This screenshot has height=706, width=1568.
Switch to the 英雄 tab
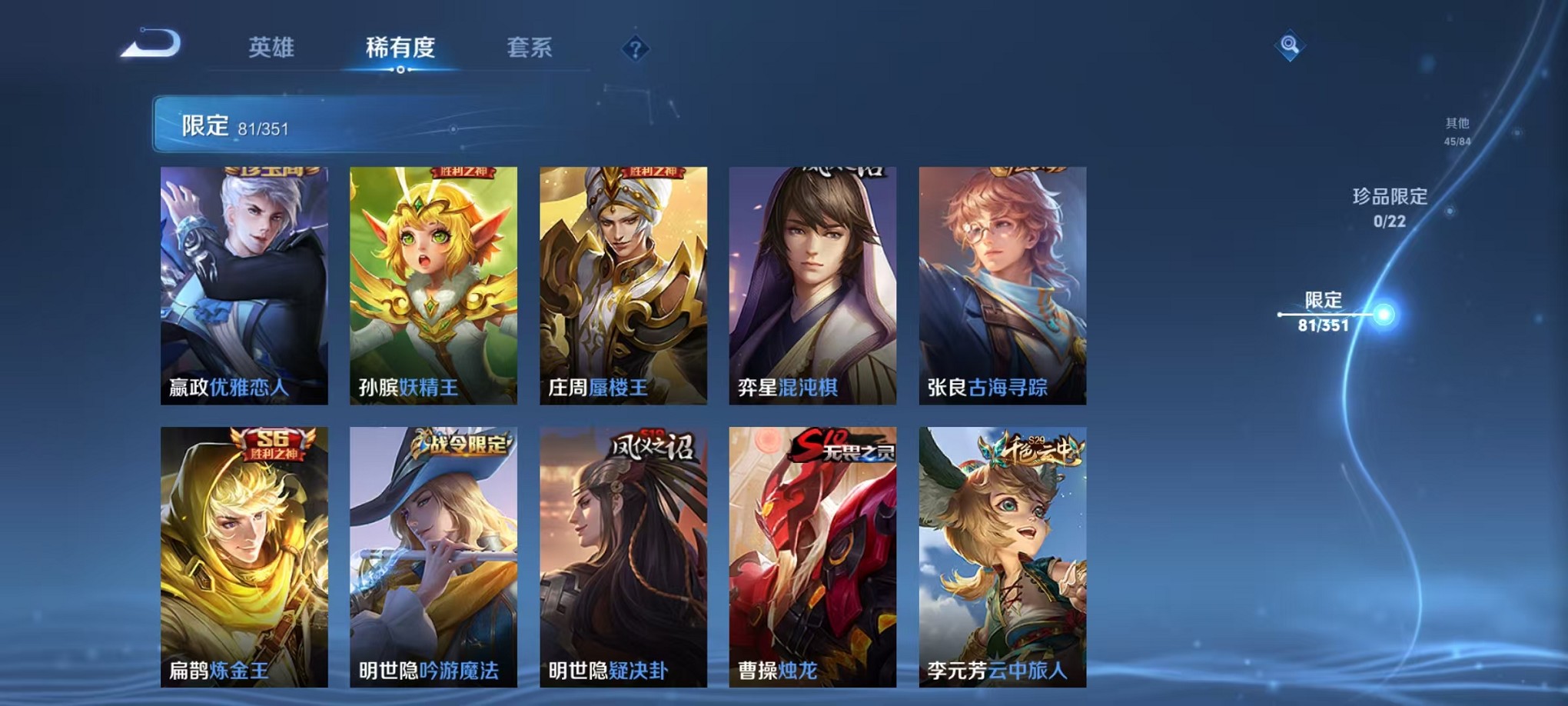[273, 48]
